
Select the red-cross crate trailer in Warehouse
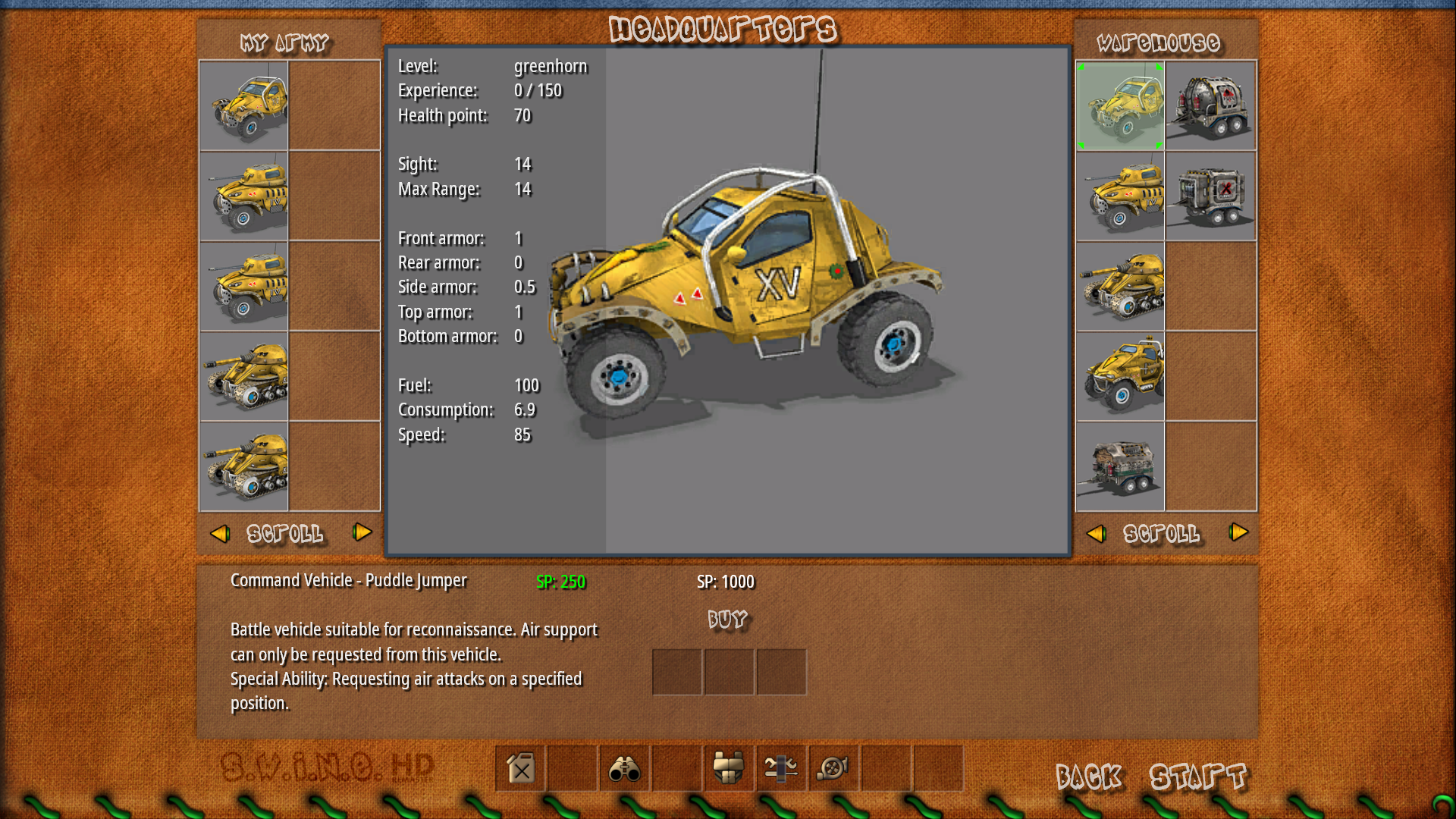pyautogui.click(x=1210, y=196)
